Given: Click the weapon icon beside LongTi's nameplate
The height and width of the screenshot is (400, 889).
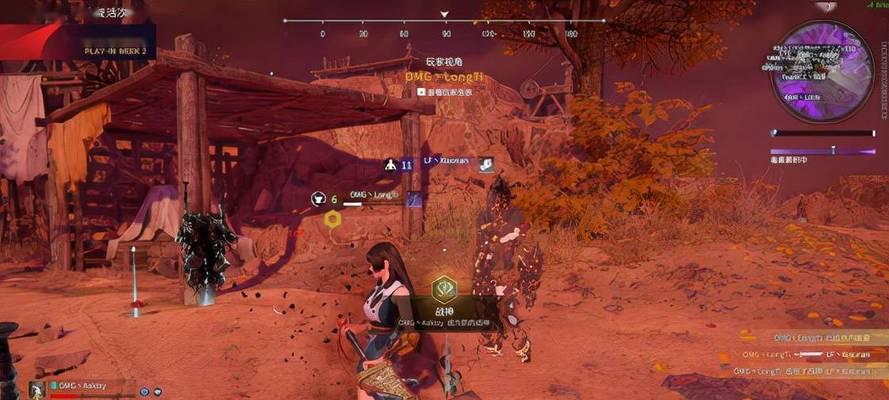Looking at the screenshot, I should coord(415,198).
